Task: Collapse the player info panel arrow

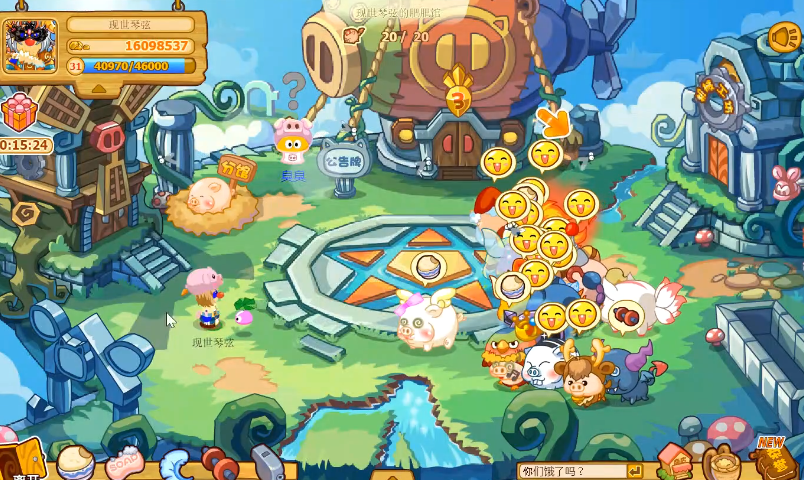Action: tap(98, 88)
